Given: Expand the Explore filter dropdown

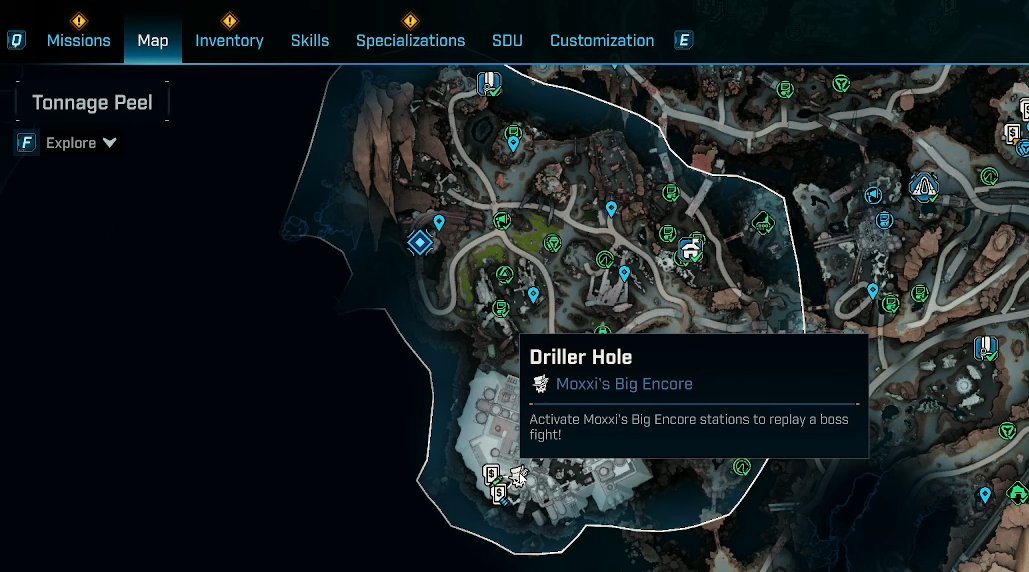Looking at the screenshot, I should (x=81, y=143).
